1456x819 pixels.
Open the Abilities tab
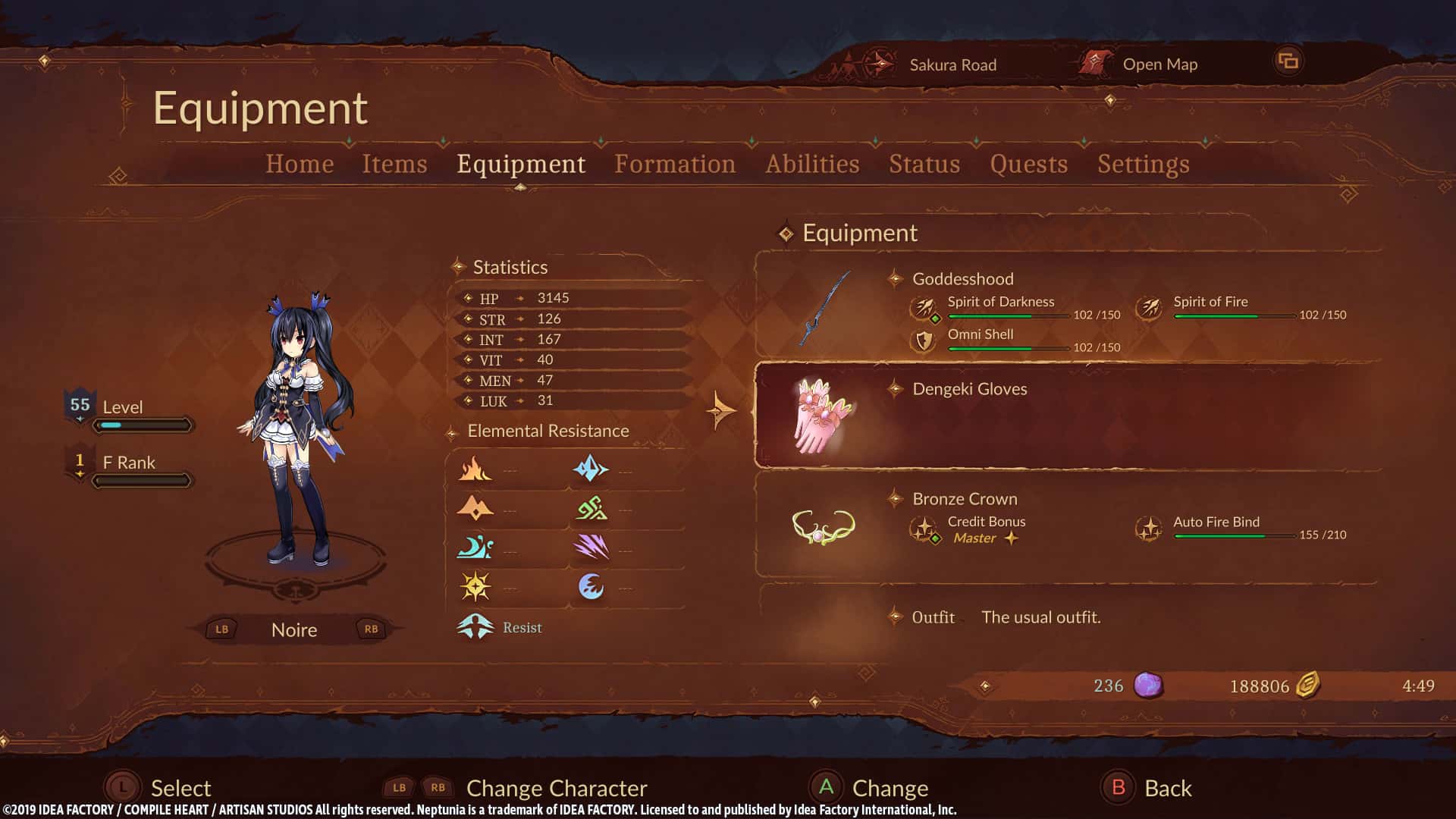[812, 164]
